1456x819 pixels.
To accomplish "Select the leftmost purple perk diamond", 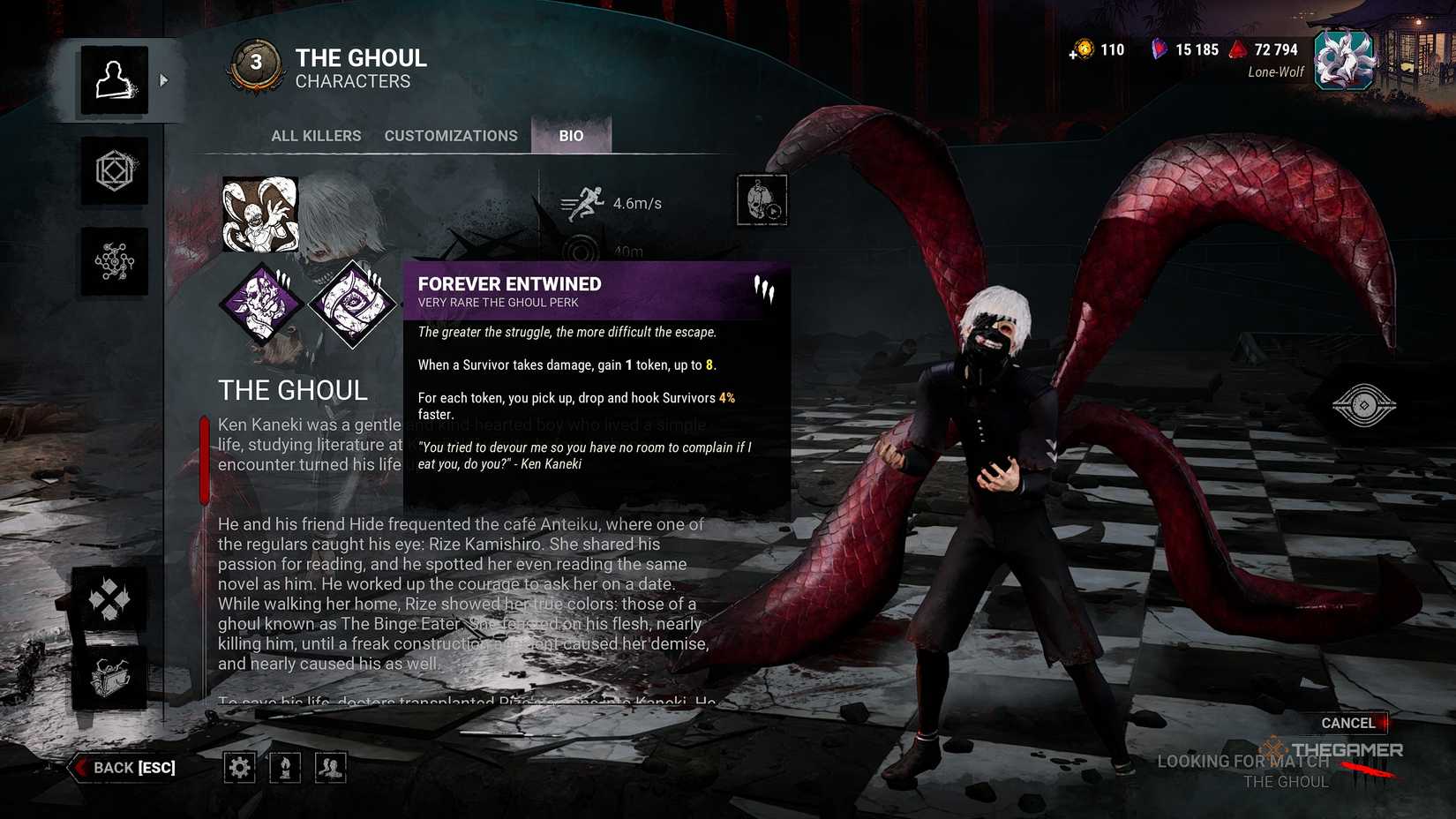I will point(260,304).
